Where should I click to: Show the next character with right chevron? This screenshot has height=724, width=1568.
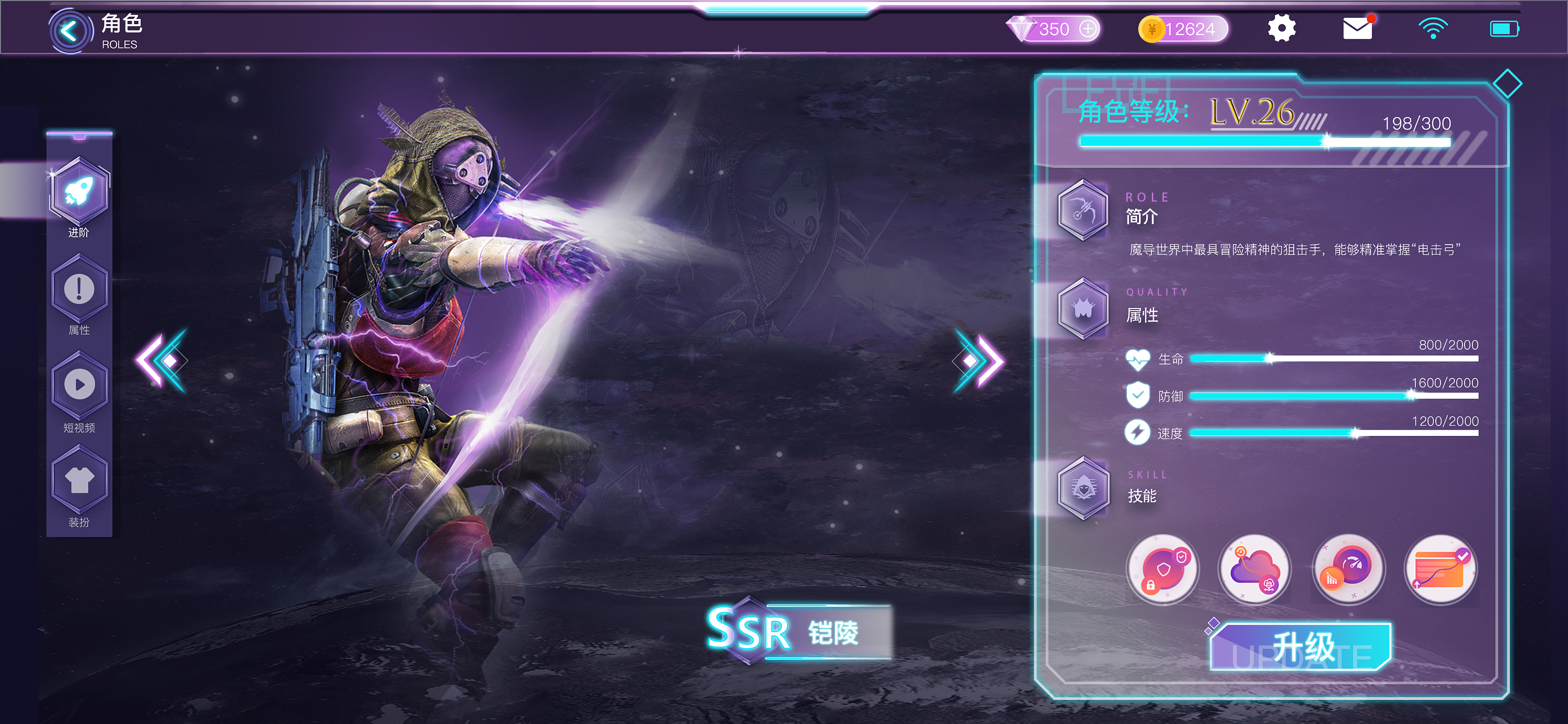[977, 361]
